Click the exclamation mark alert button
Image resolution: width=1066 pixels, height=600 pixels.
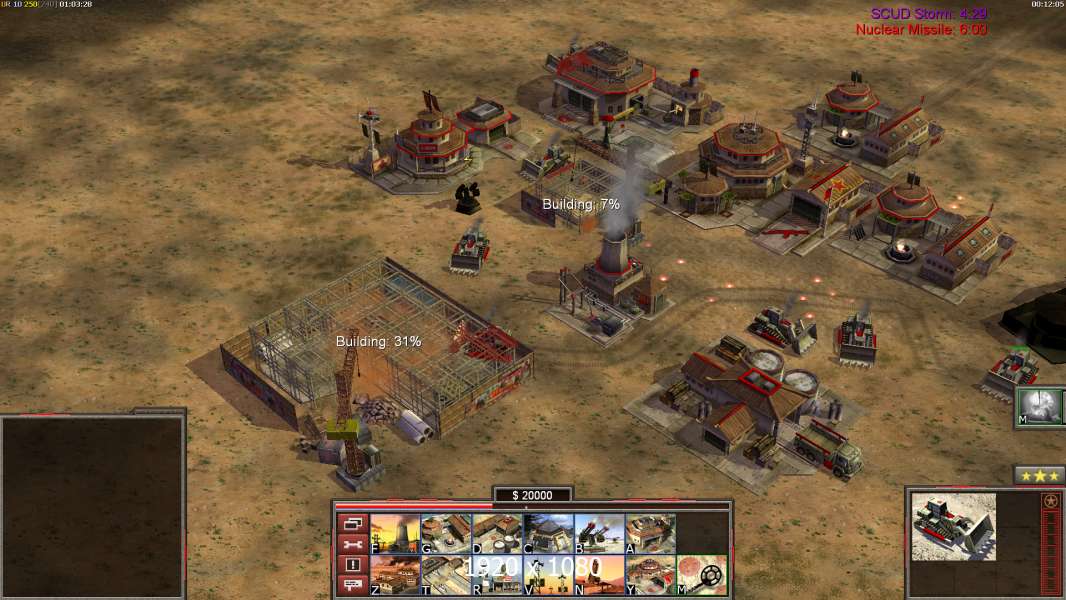(352, 565)
